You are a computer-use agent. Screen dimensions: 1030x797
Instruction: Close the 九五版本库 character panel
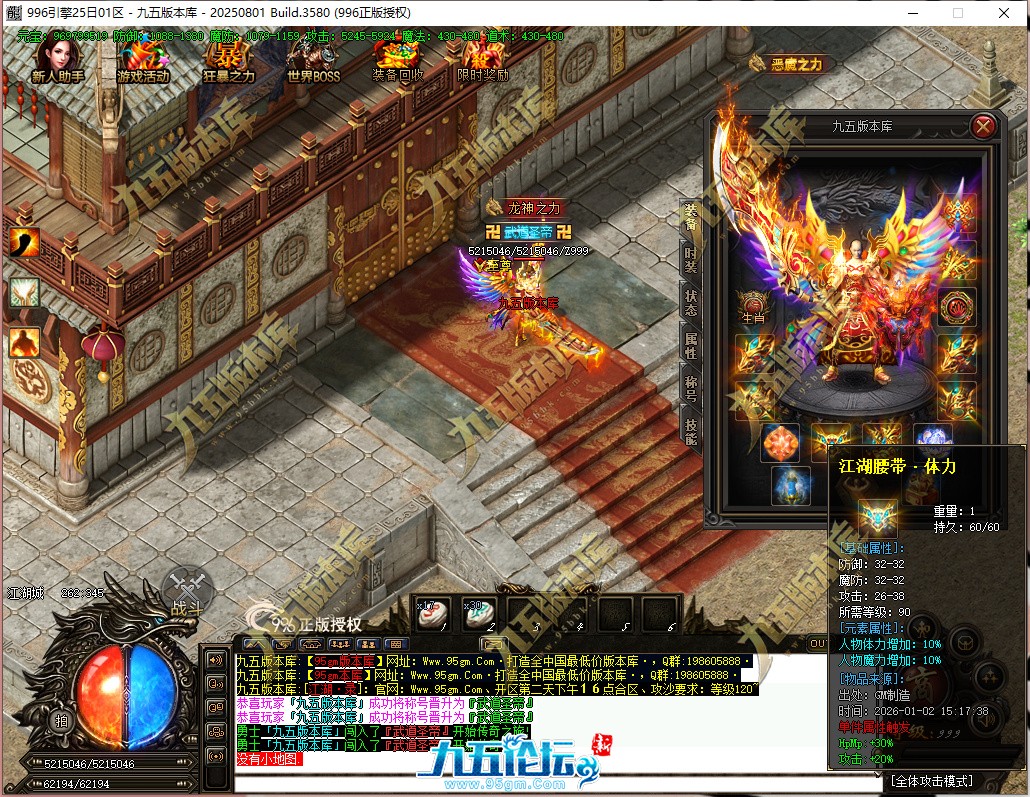pyautogui.click(x=983, y=126)
